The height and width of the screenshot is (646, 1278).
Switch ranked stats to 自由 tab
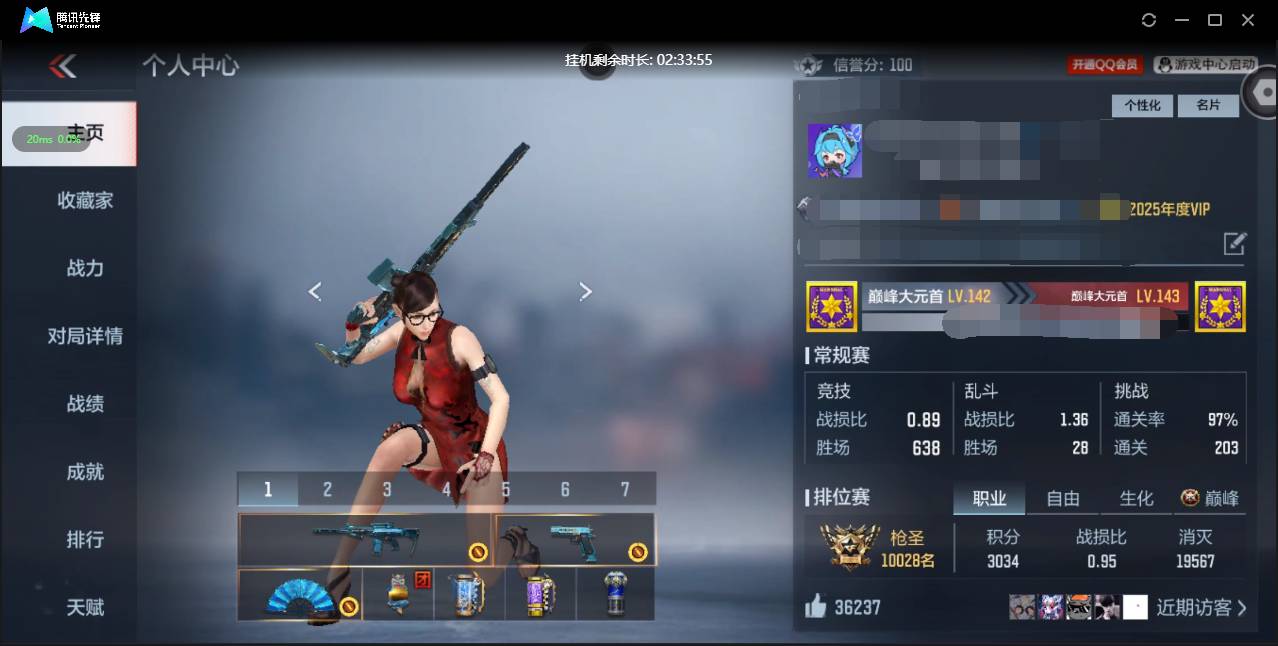(x=1063, y=498)
